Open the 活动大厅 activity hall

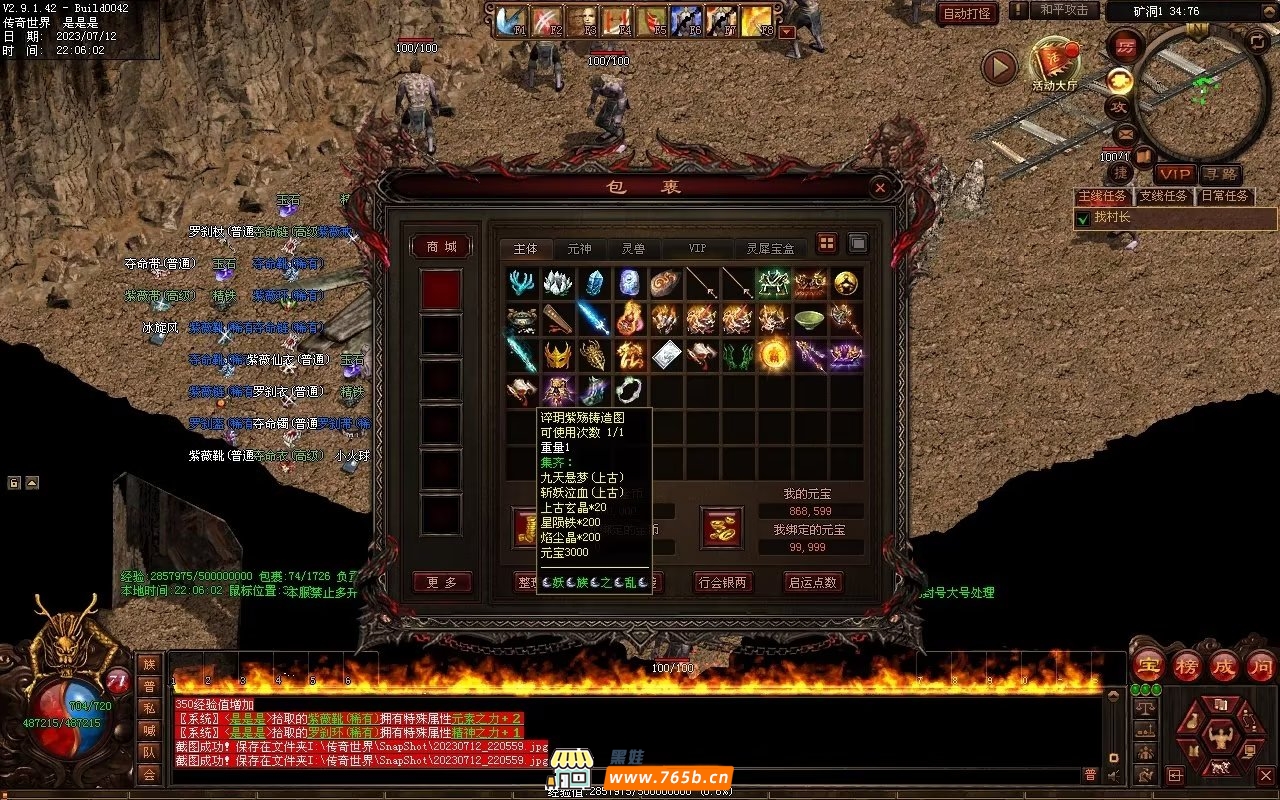[x=1054, y=65]
